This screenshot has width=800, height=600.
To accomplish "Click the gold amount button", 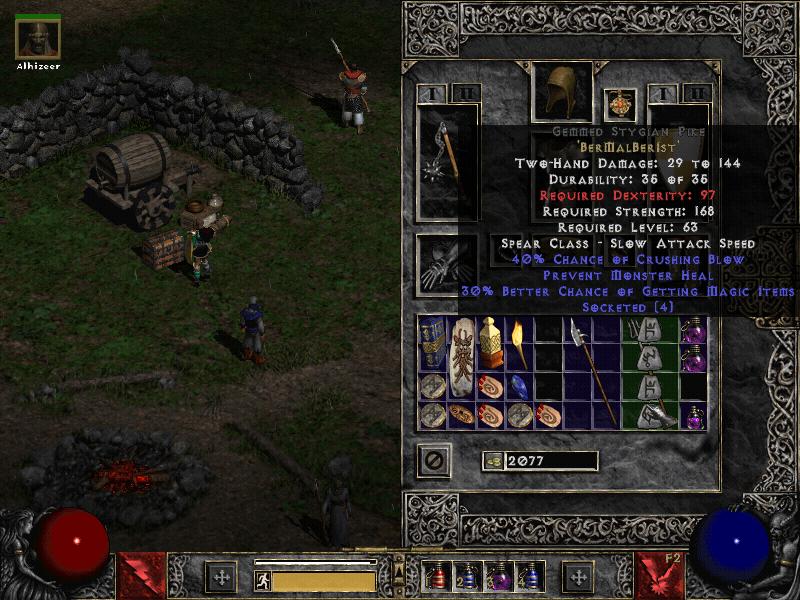I will [492, 461].
